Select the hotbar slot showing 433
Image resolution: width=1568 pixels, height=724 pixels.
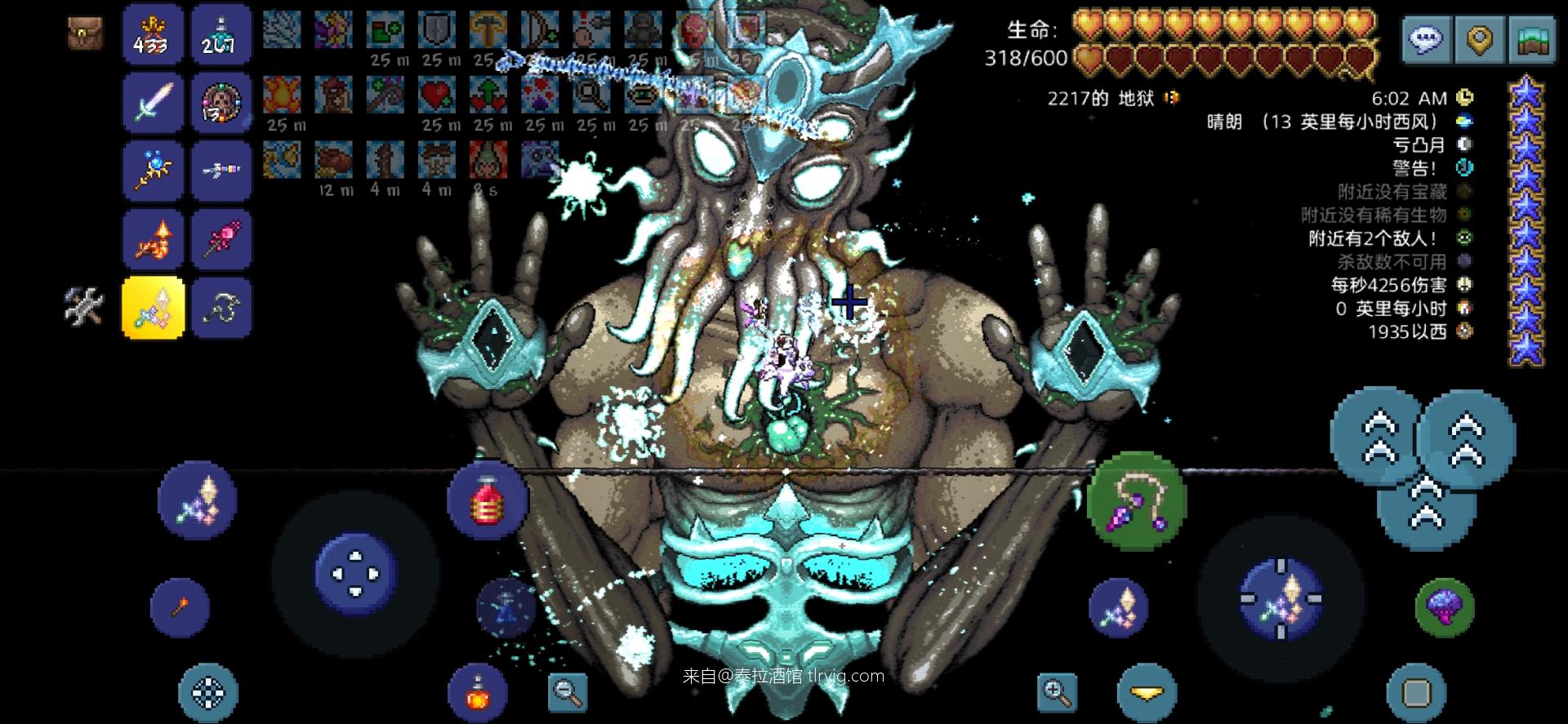153,34
